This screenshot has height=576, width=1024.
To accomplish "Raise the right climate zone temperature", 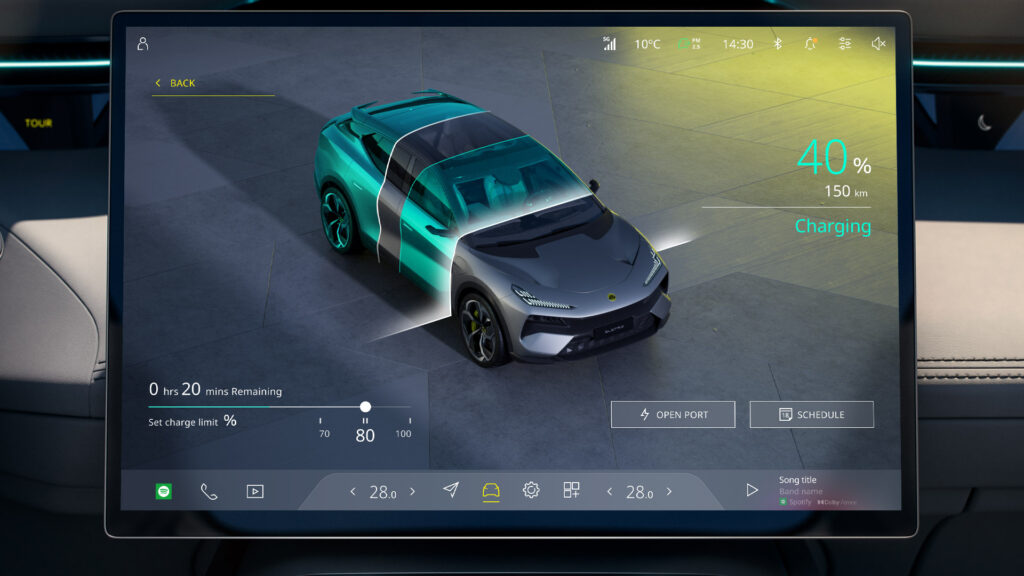I will click(669, 491).
